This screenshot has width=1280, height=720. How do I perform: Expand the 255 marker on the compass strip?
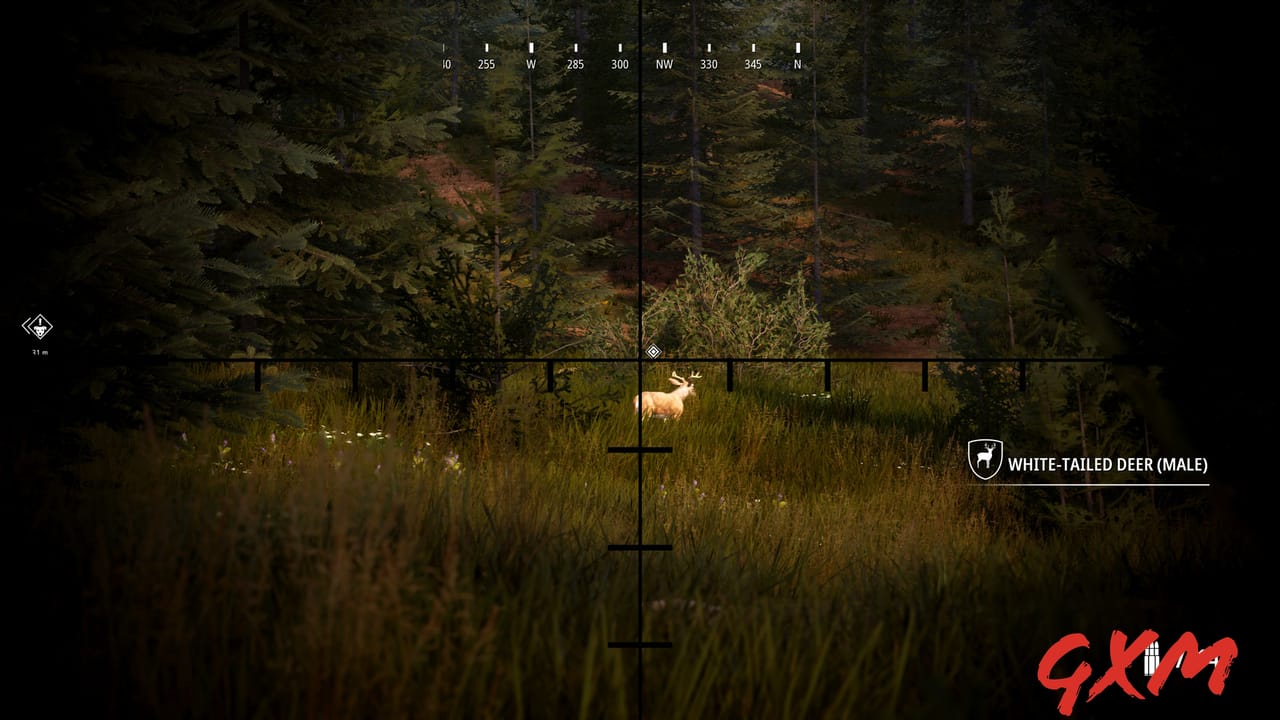click(486, 62)
